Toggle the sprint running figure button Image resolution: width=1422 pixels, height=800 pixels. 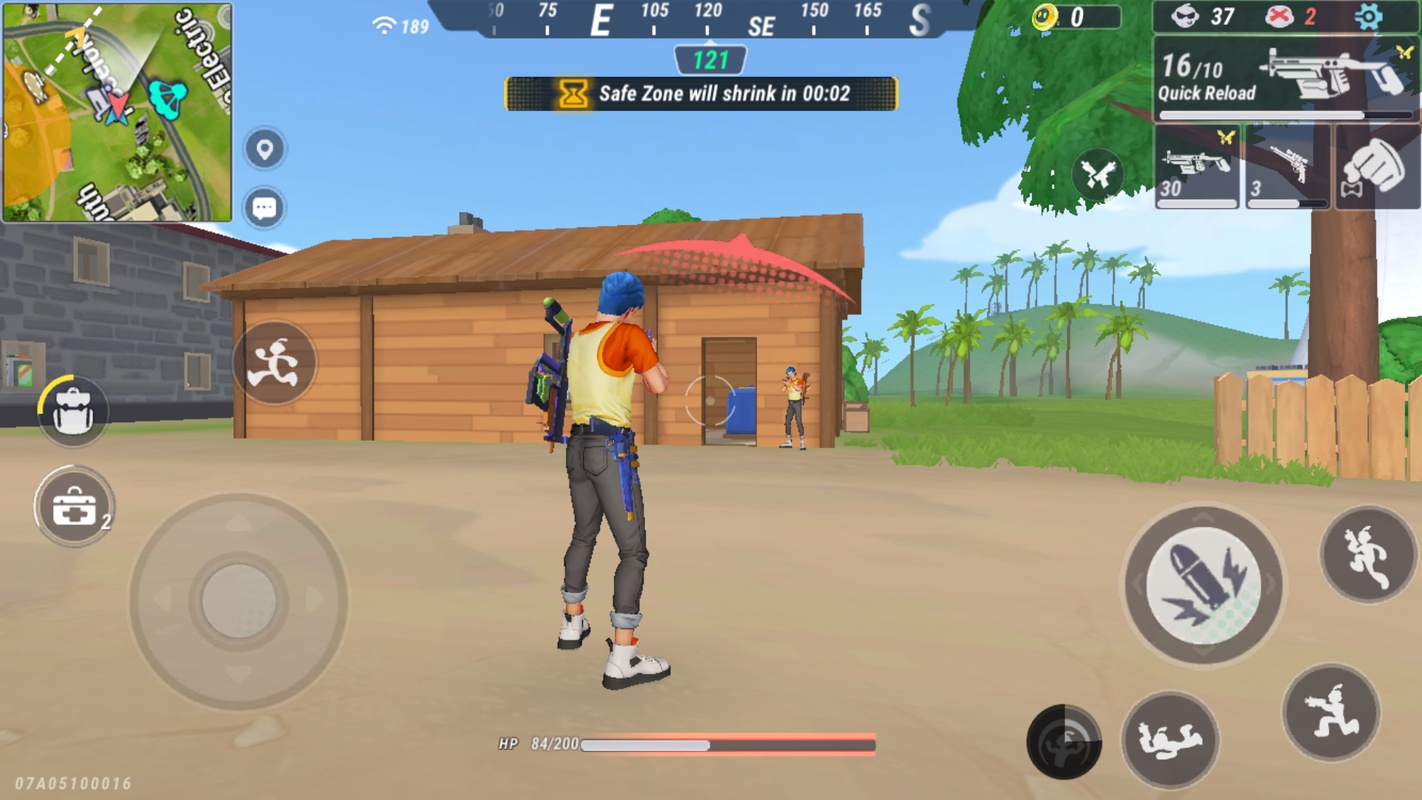click(x=274, y=362)
